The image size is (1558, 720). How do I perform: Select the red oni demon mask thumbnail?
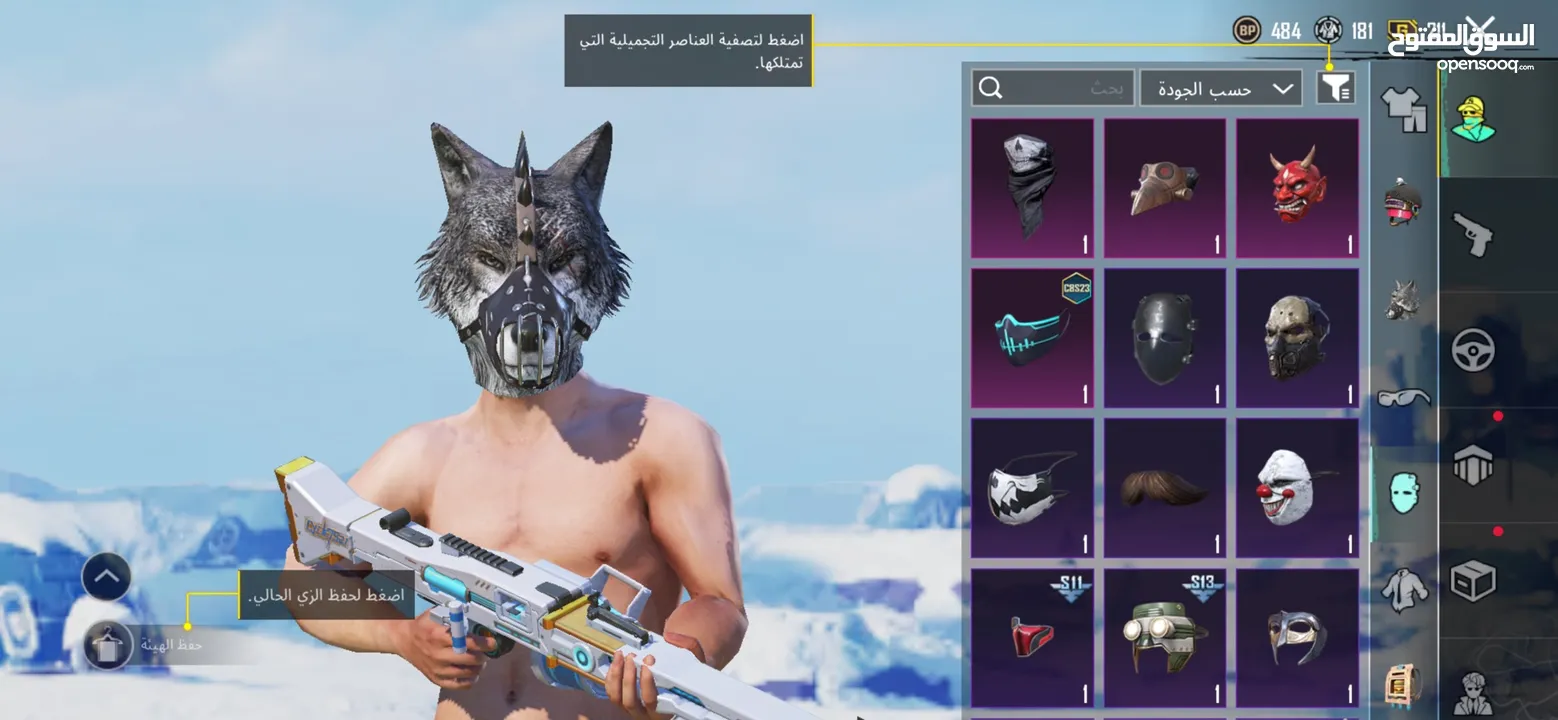tap(1296, 187)
